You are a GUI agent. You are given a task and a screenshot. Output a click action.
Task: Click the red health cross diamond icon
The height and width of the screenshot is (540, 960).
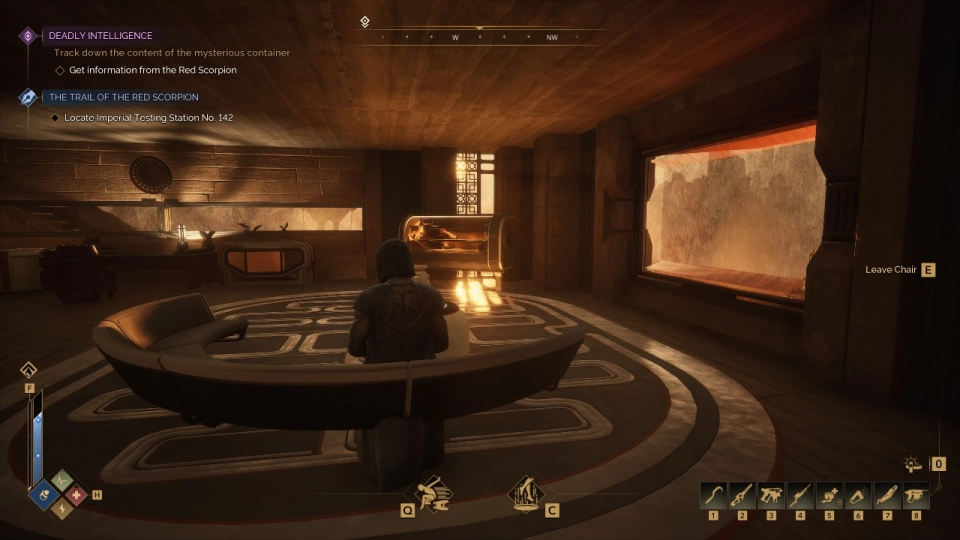77,494
